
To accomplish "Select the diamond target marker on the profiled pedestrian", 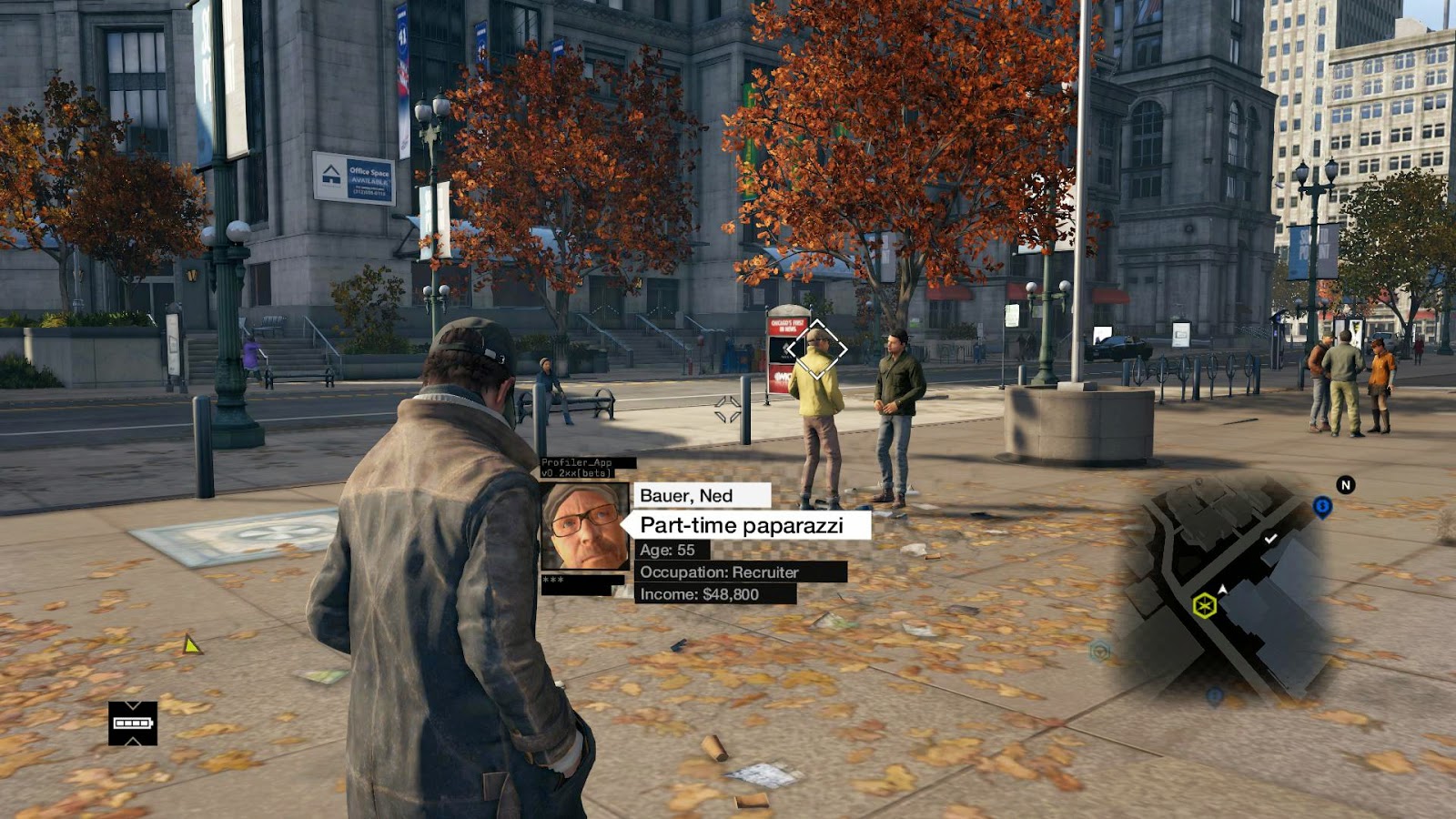I will click(816, 349).
